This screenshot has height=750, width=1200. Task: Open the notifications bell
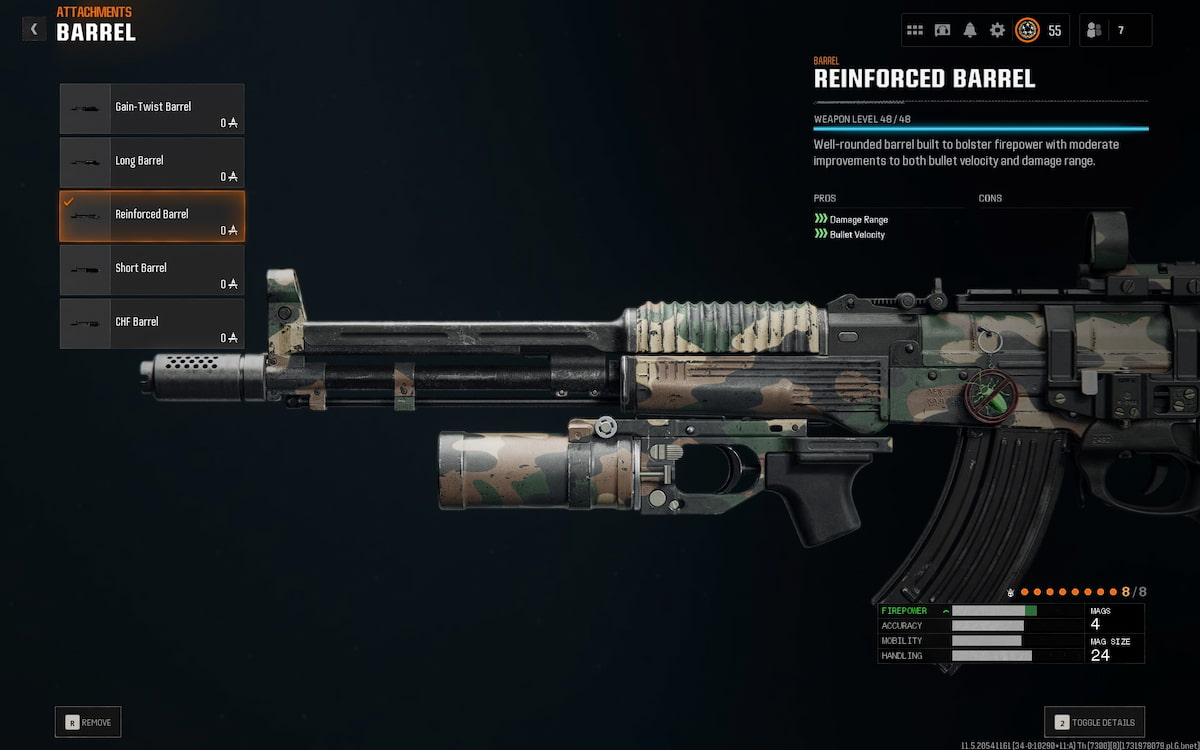coord(970,30)
